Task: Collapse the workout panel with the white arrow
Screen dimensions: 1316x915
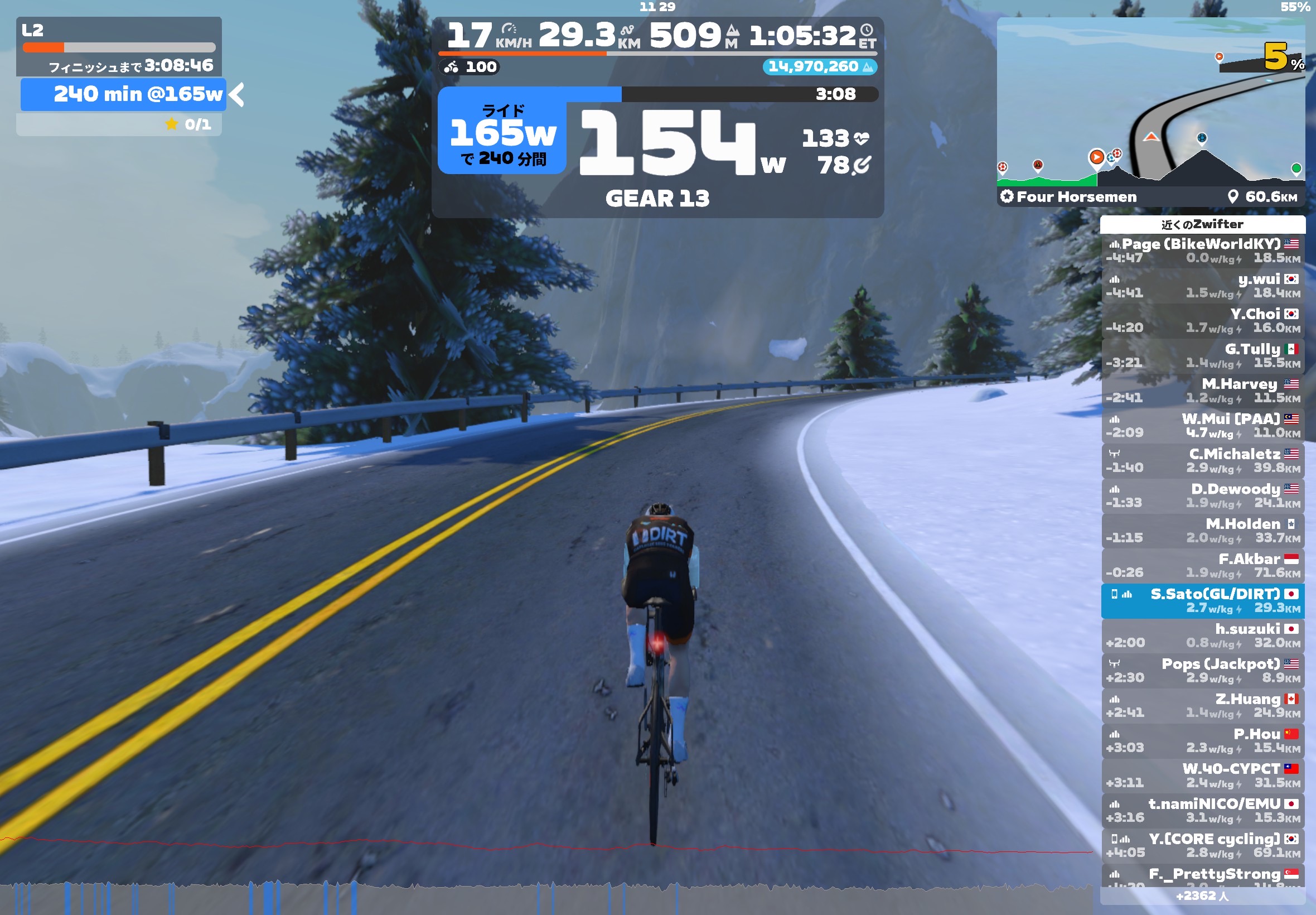Action: [236, 95]
